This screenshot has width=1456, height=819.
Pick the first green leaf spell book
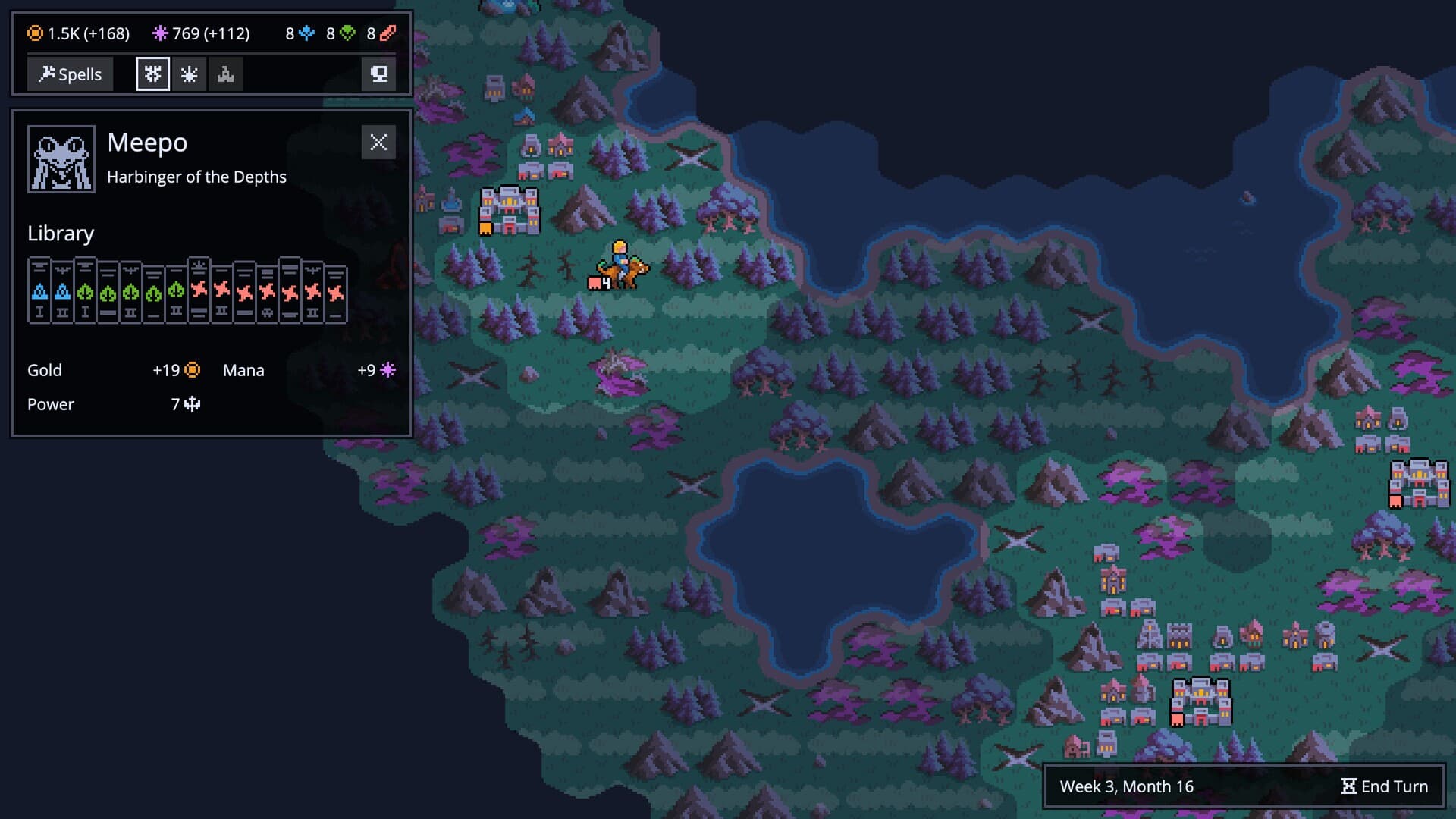[85, 291]
